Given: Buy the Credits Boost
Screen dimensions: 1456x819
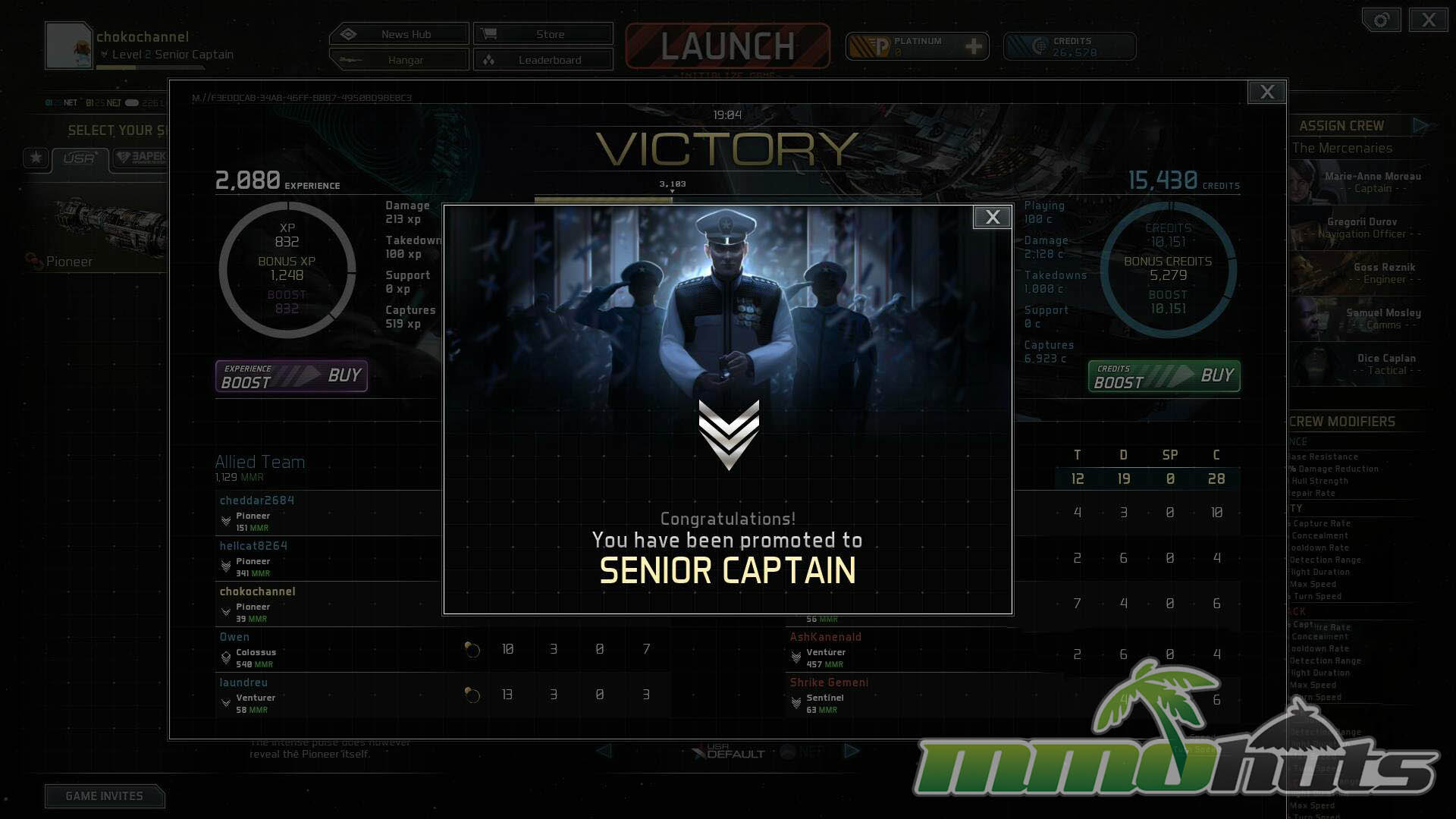Looking at the screenshot, I should (x=1164, y=376).
